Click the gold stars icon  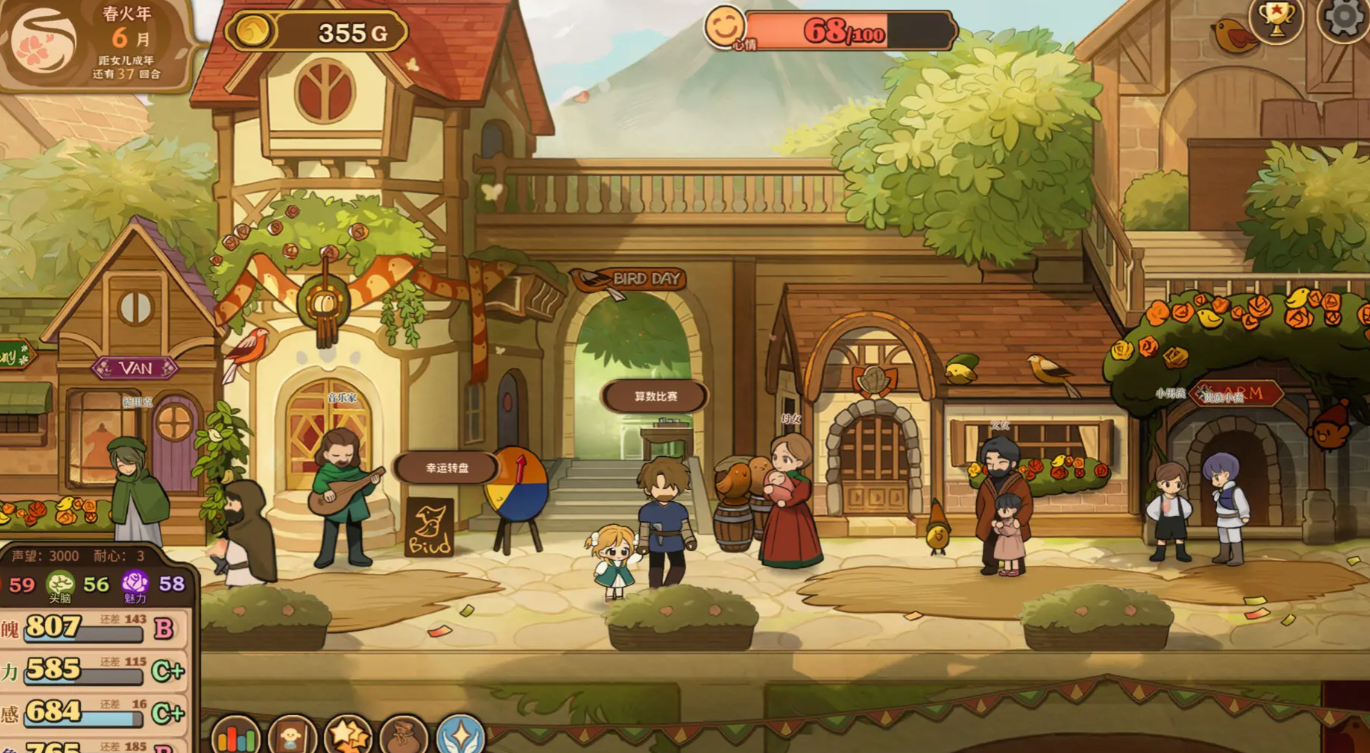(348, 736)
